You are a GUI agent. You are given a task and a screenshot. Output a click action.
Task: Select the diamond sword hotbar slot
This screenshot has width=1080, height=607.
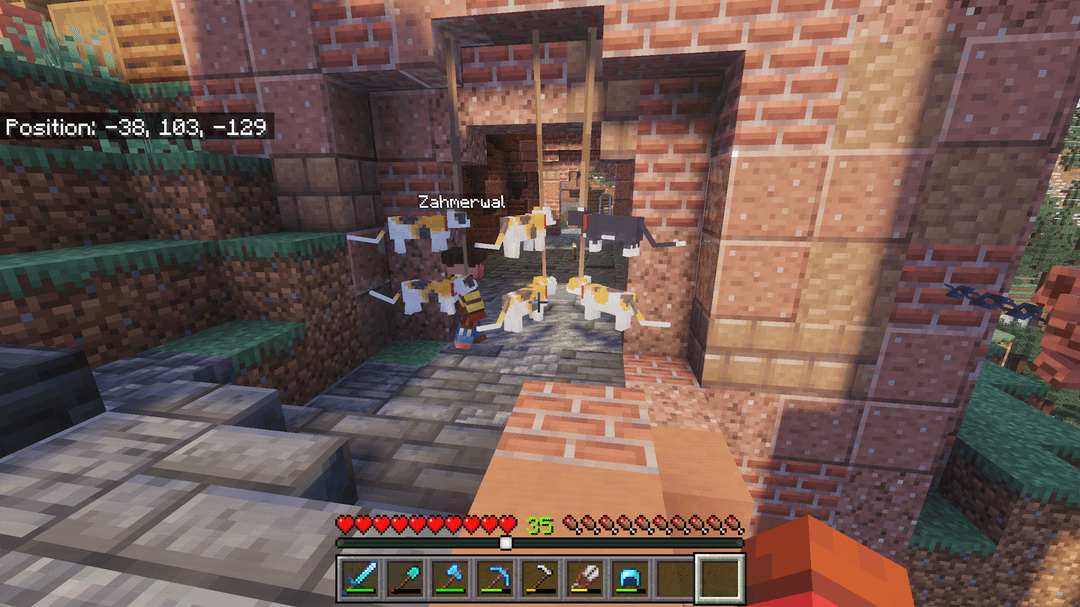[358, 577]
